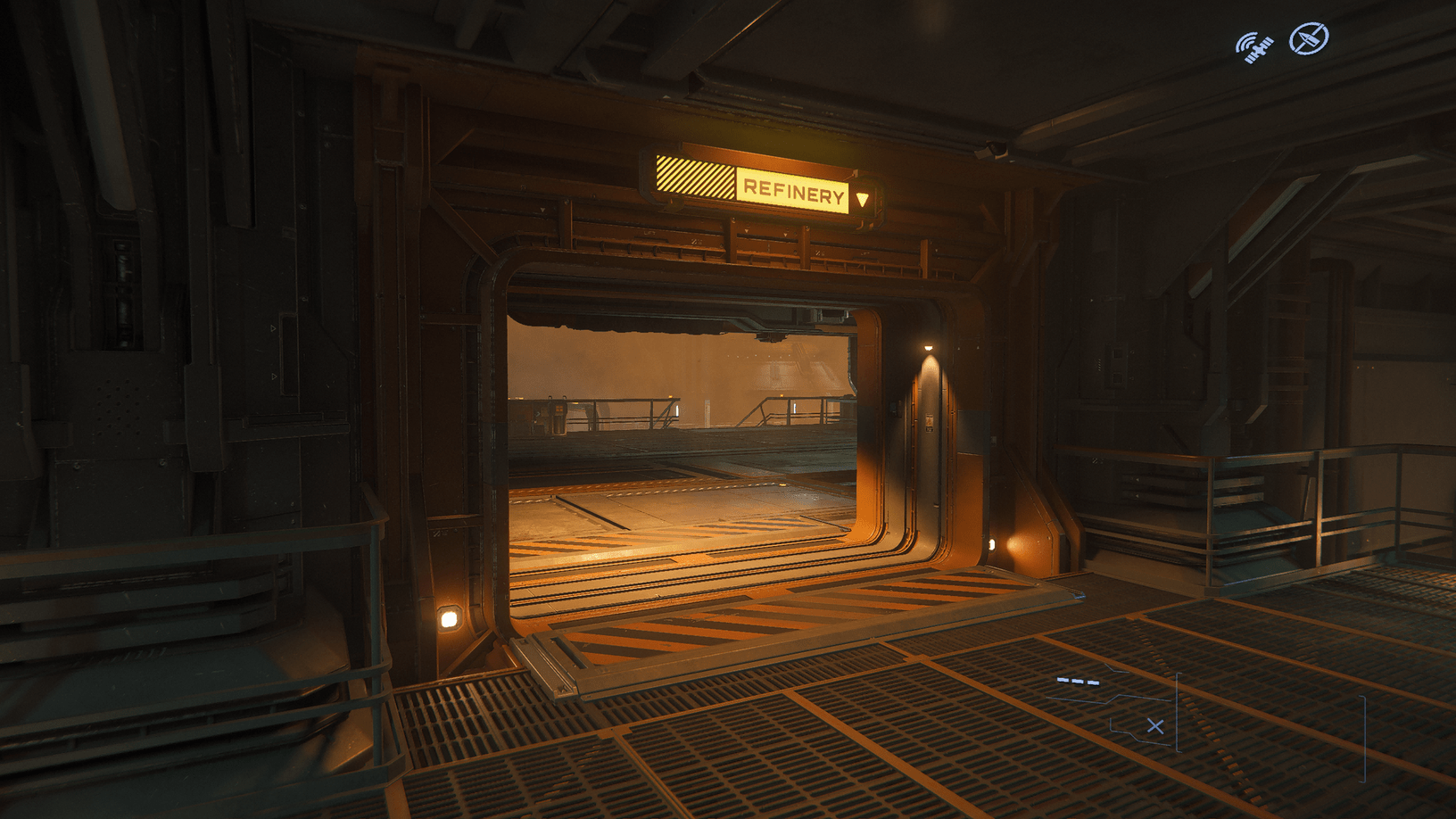Select the crossed-out ship quantum travel icon
1456x819 pixels.
[1308, 38]
